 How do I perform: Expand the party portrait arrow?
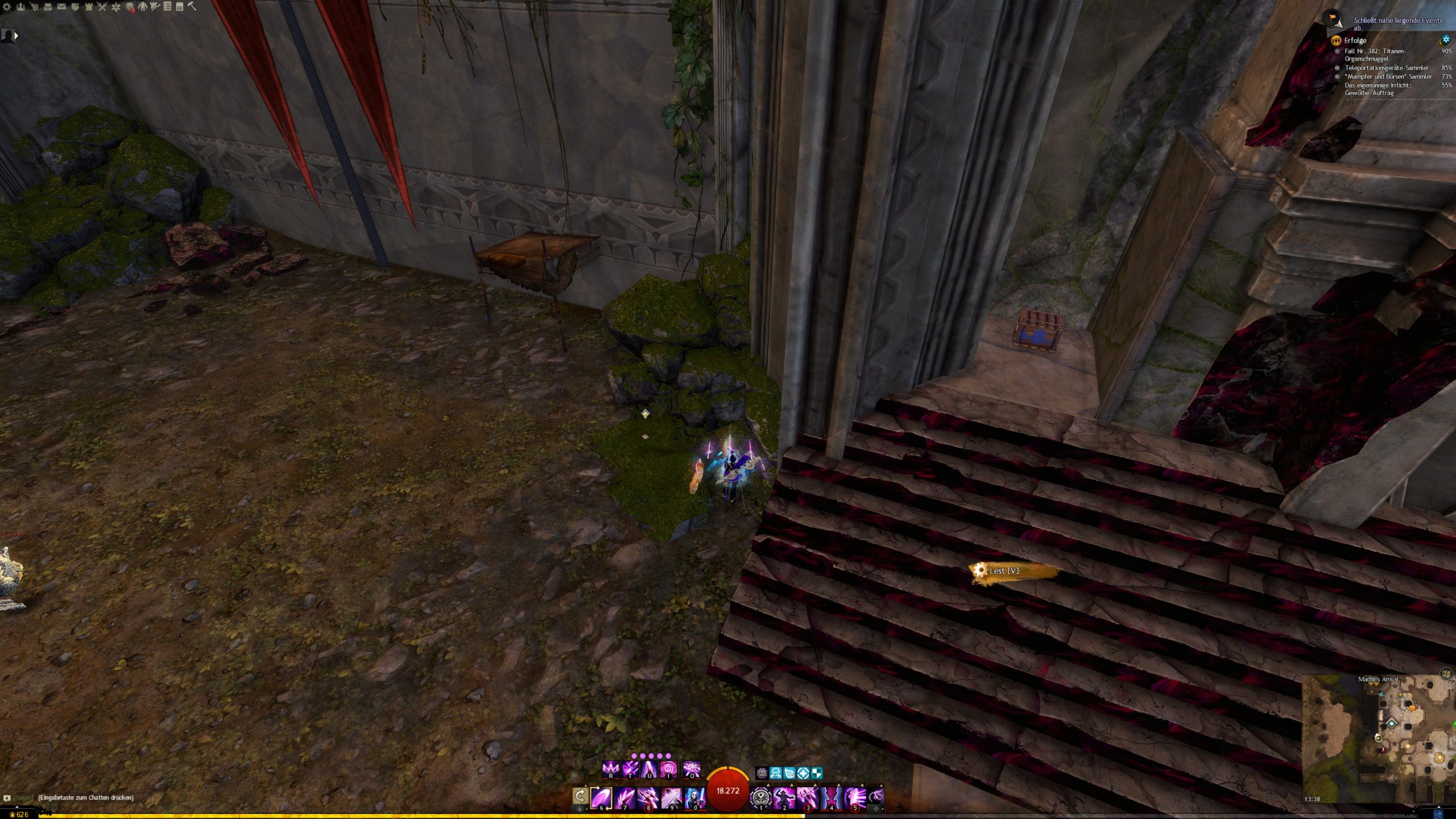click(16, 36)
